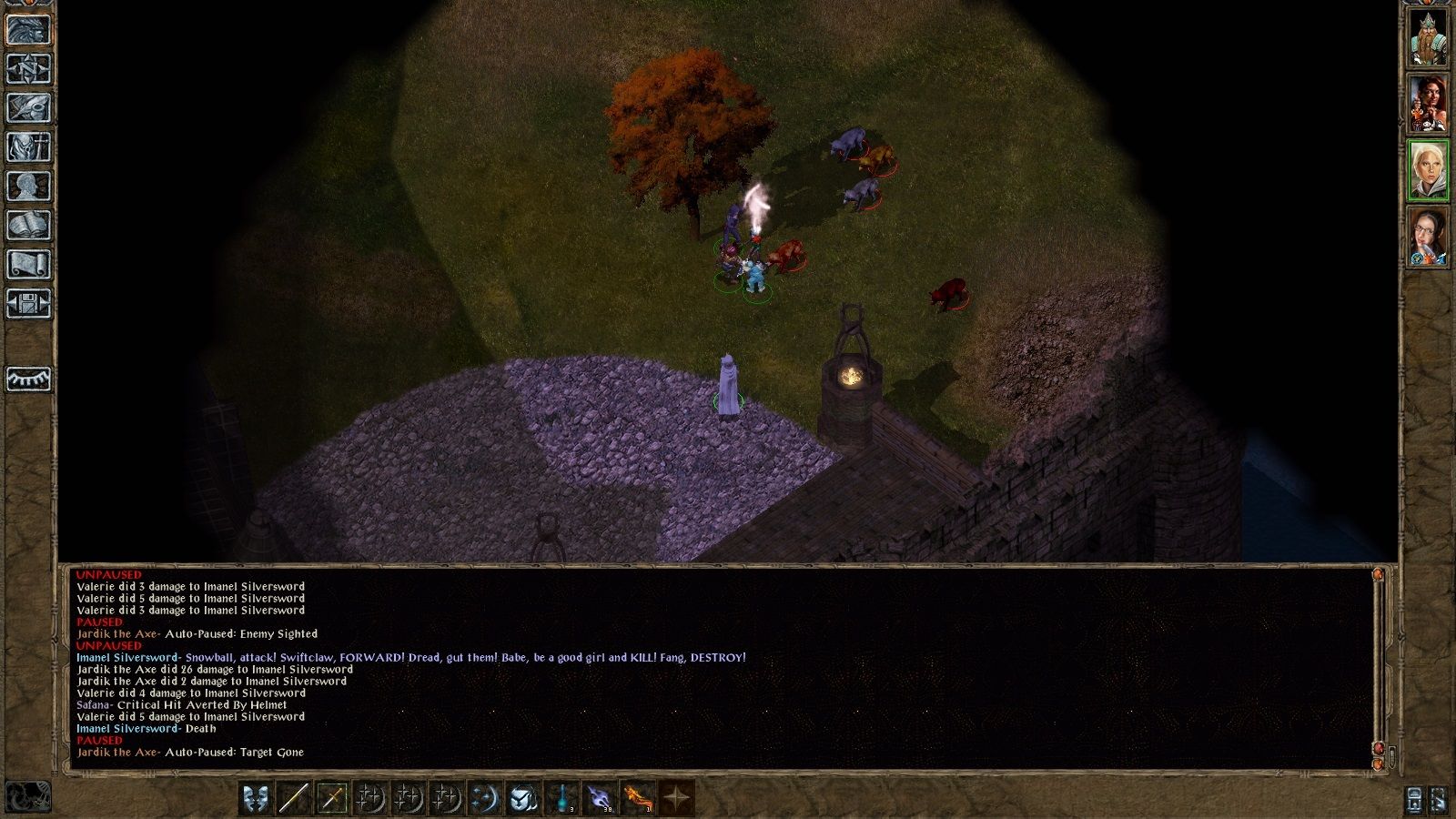Expand the message log
This screenshot has height=819, width=1456.
click(1392, 755)
